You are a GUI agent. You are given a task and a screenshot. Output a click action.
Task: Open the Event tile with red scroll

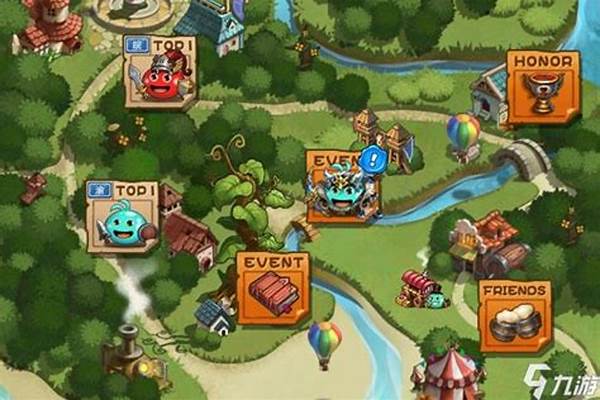pyautogui.click(x=273, y=289)
